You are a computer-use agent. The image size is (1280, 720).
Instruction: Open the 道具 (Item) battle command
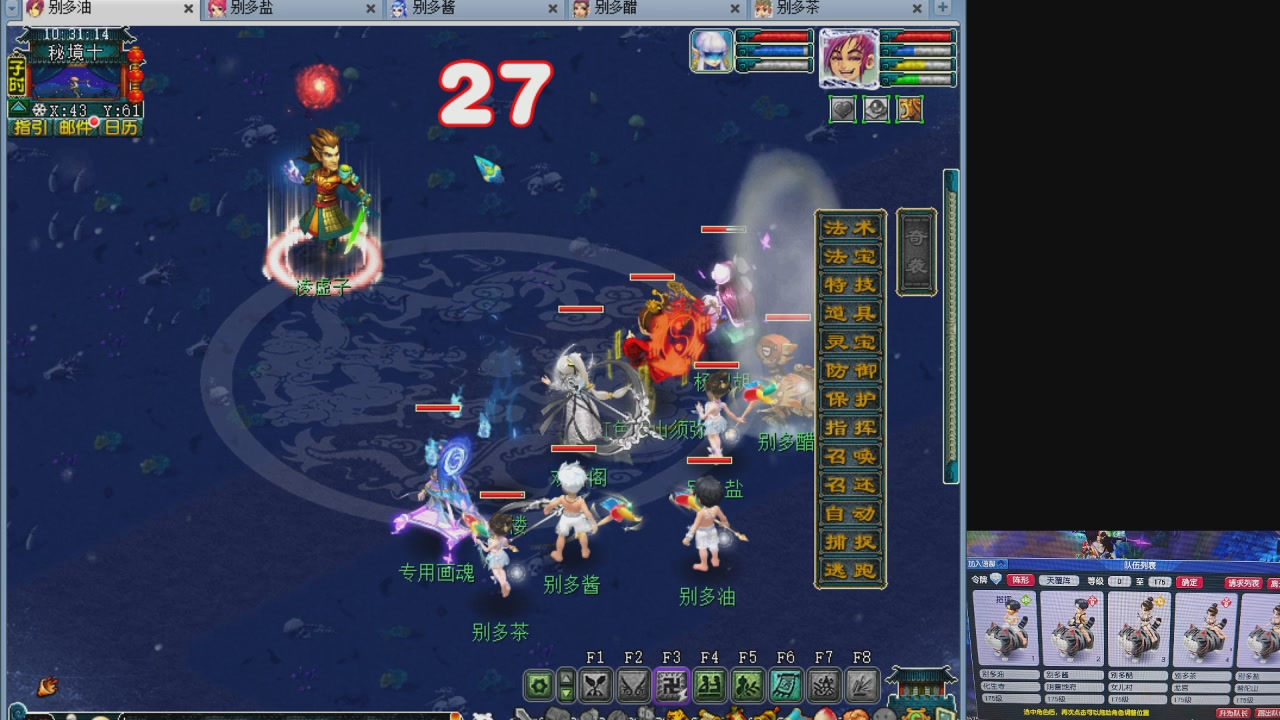point(848,314)
